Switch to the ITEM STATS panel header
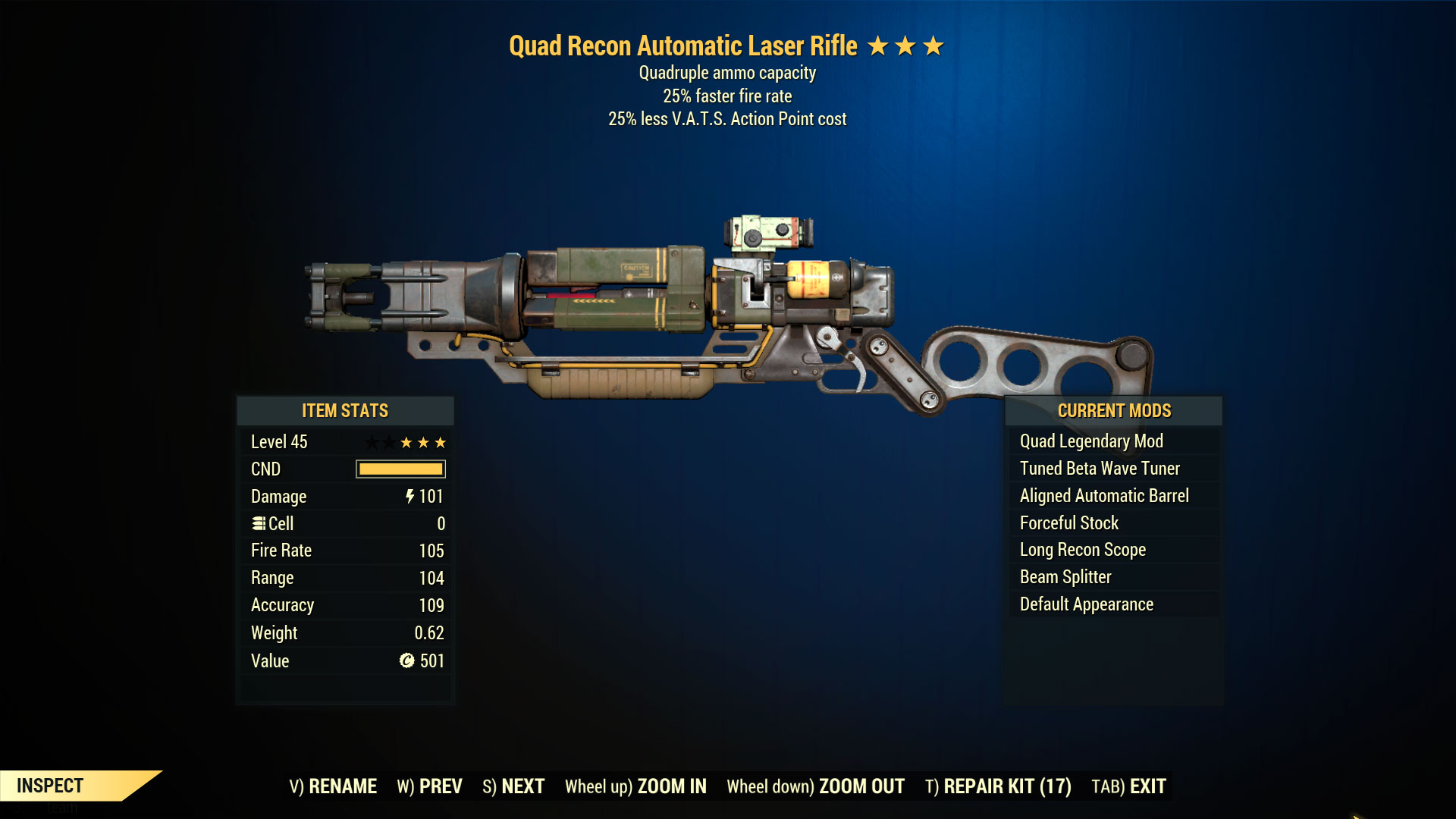This screenshot has height=819, width=1456. [344, 411]
